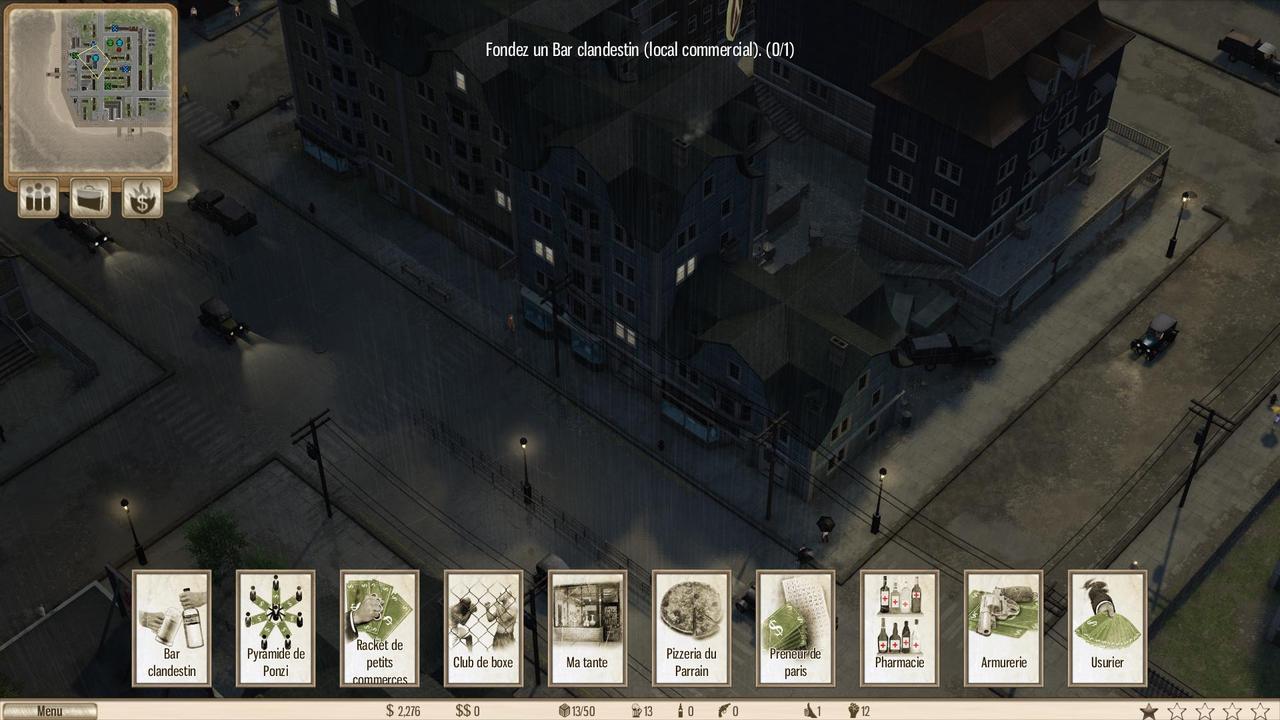Click the flaming dollar sign icon
The height and width of the screenshot is (720, 1280).
(142, 198)
